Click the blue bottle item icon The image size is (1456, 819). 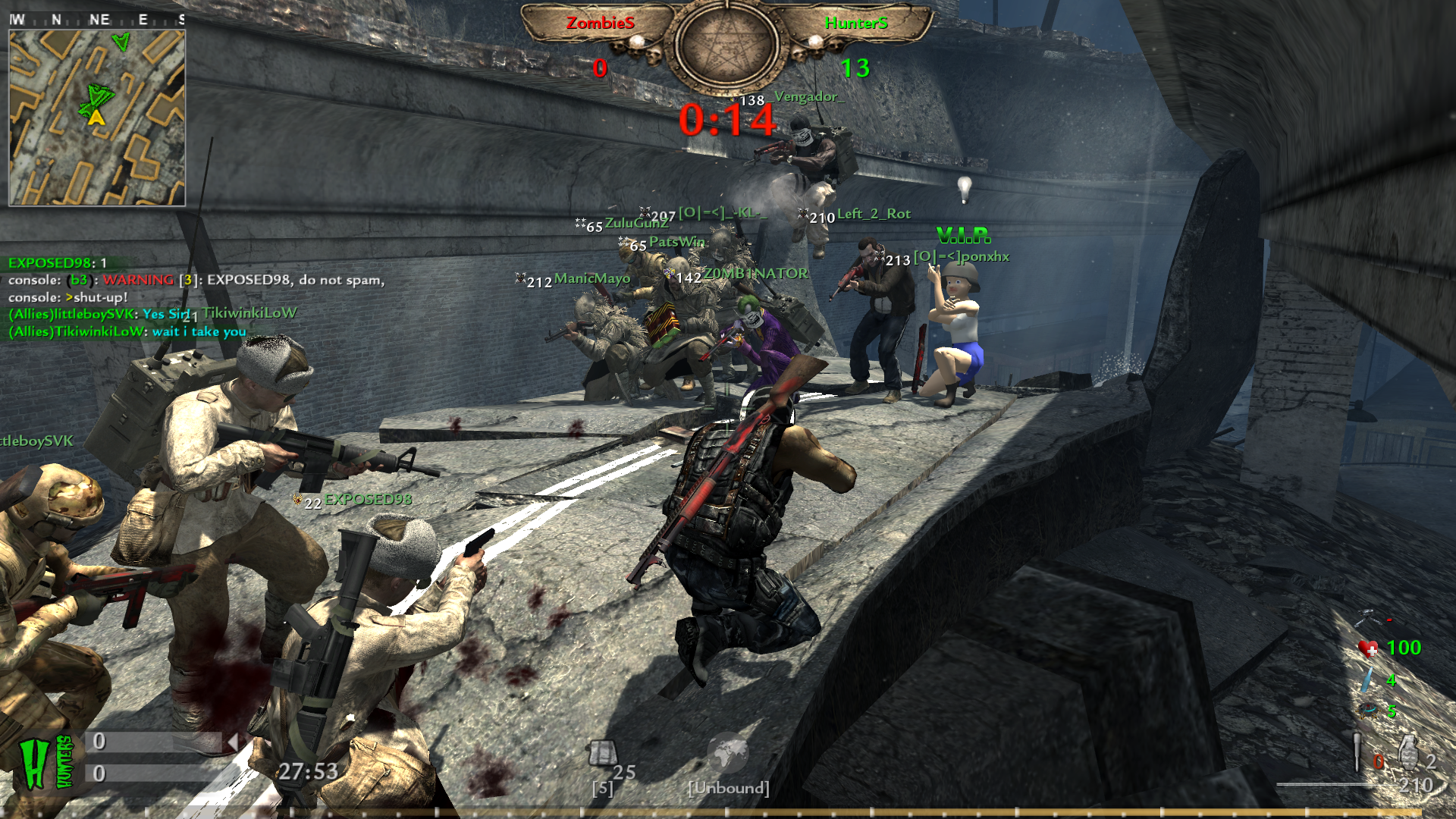point(1367,679)
